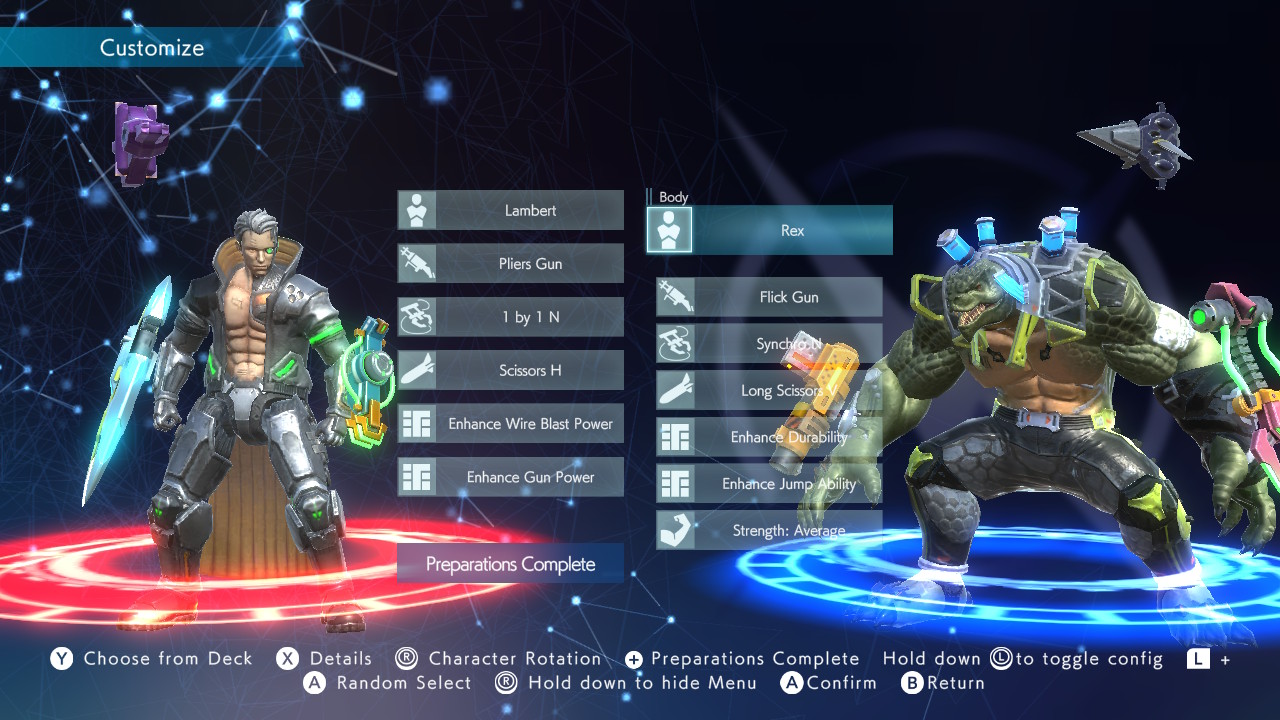The height and width of the screenshot is (720, 1280).
Task: Click the Enhance Gun Power chip icon
Action: point(416,476)
